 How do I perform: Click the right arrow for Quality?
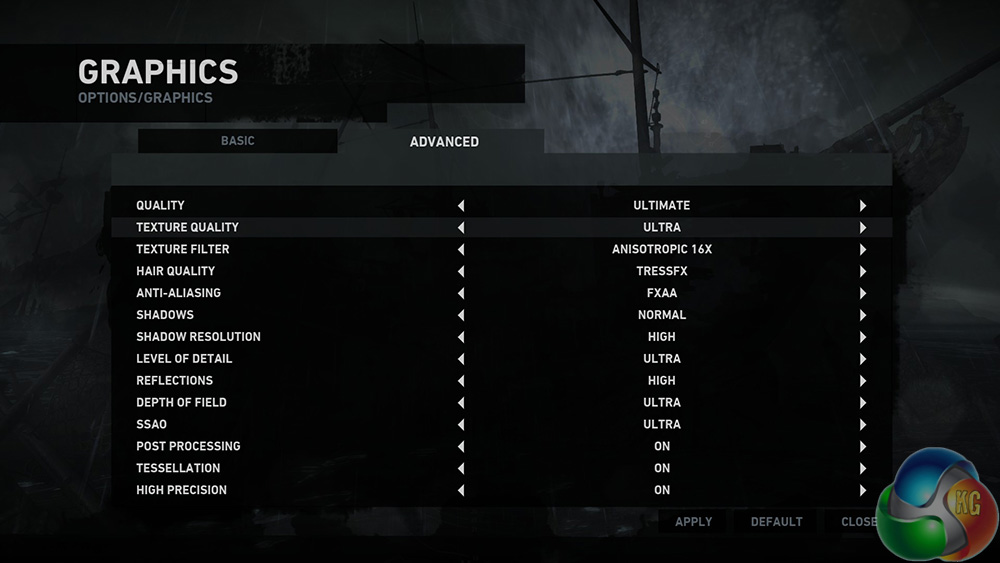[x=862, y=206]
